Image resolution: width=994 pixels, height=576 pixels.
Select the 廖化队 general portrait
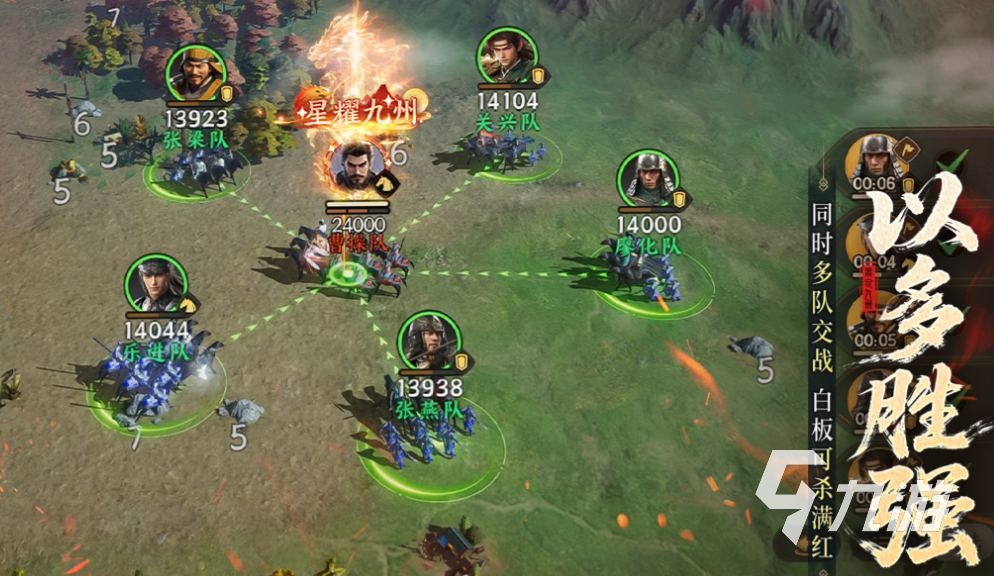pyautogui.click(x=646, y=178)
